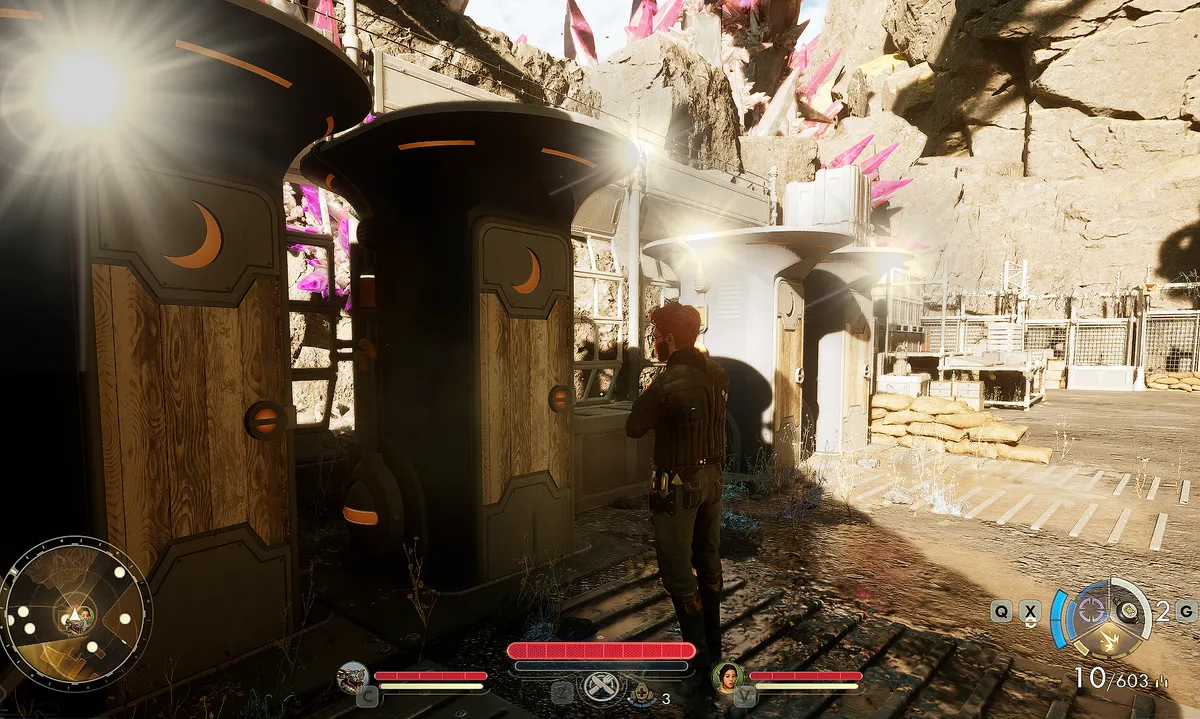Select the grenade throwable slot
The width and height of the screenshot is (1200, 719).
(1129, 611)
